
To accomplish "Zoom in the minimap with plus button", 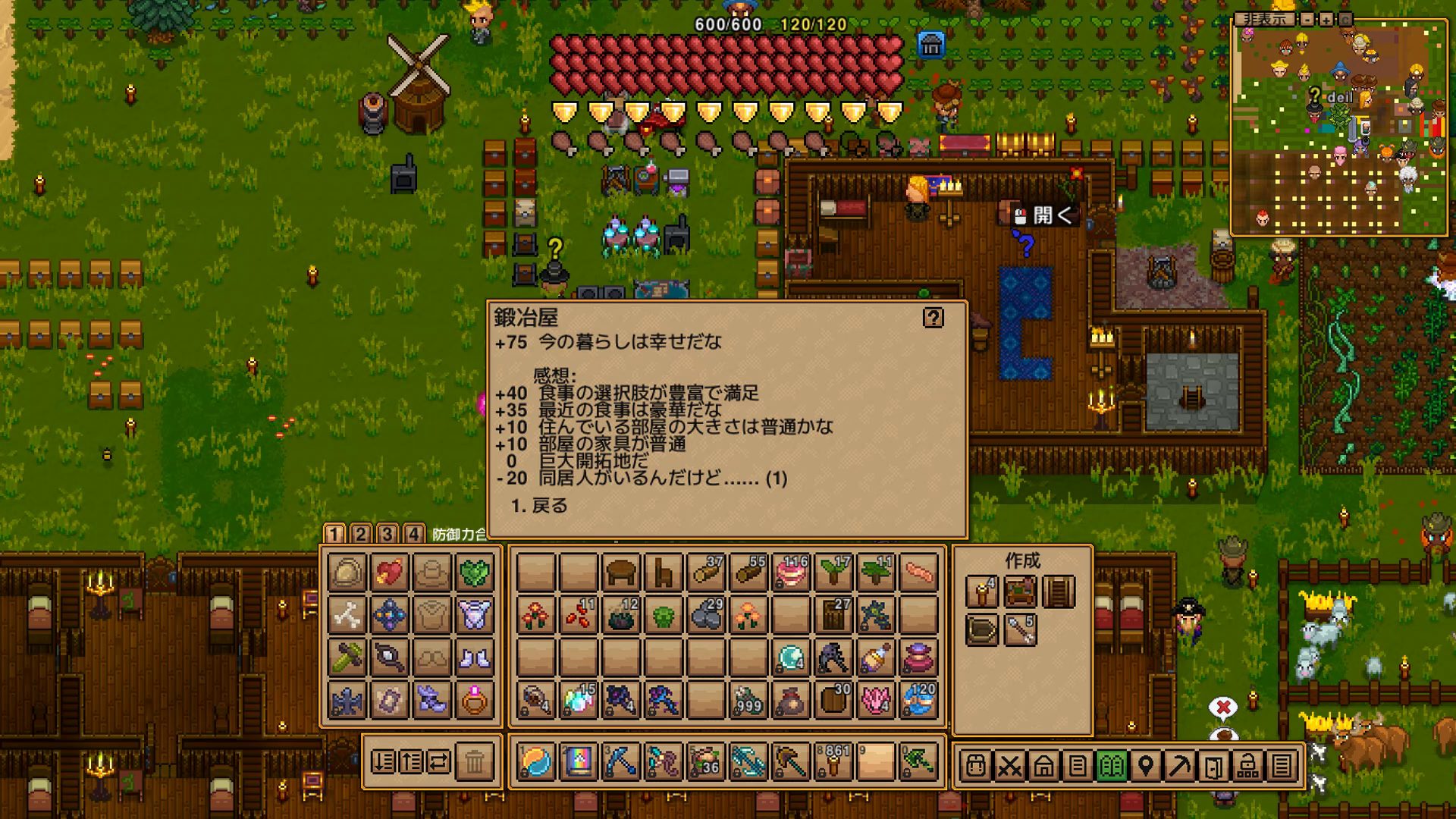I will click(x=1326, y=20).
